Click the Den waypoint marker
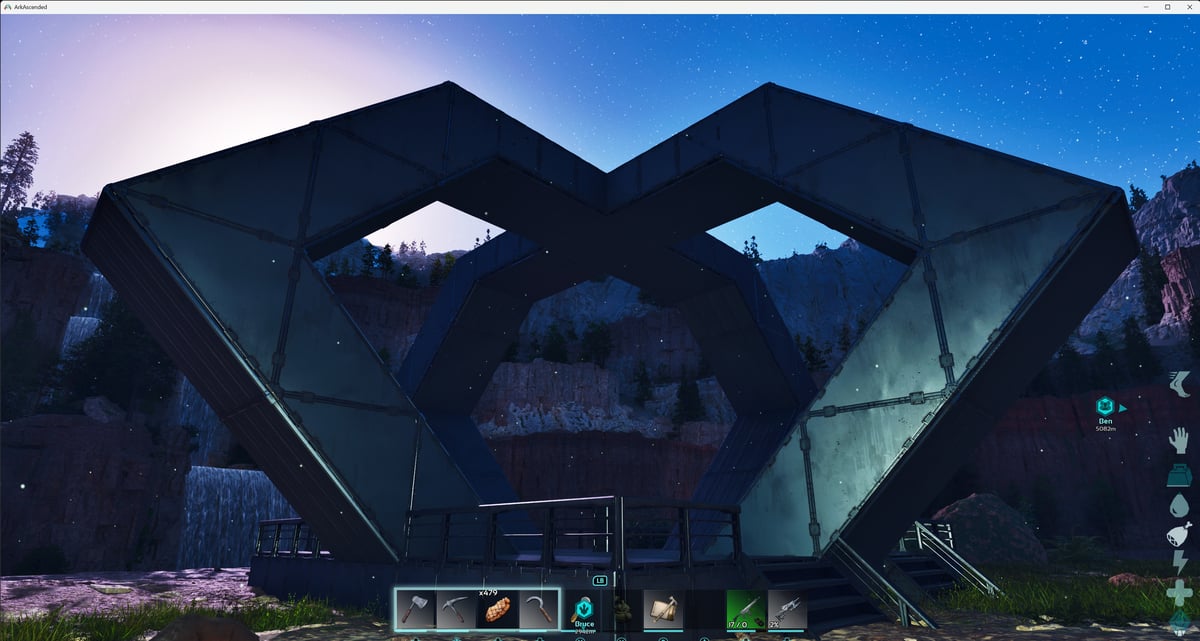This screenshot has width=1200, height=641. (1105, 407)
